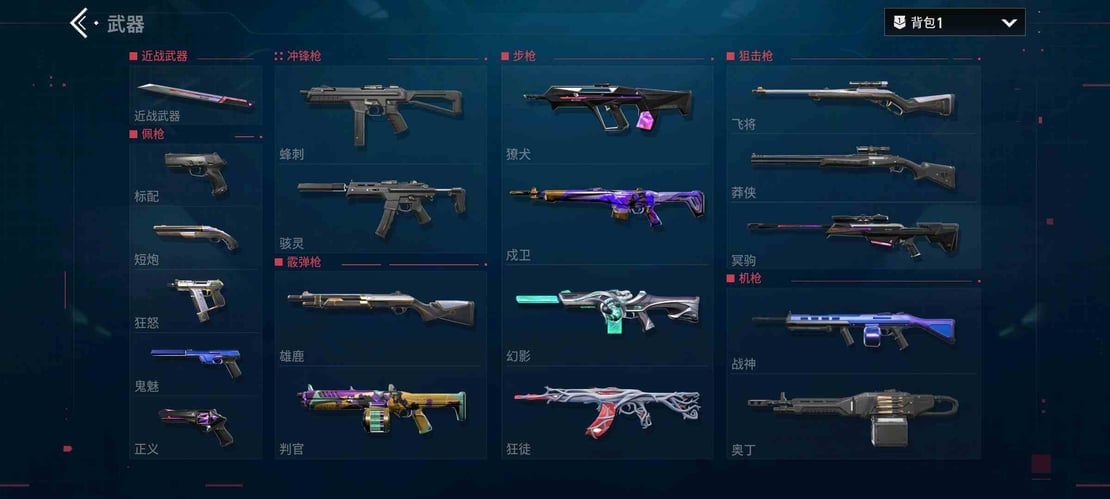Select the 鬼魅 blue pistol slot
This screenshot has width=1110, height=499.
(x=196, y=362)
